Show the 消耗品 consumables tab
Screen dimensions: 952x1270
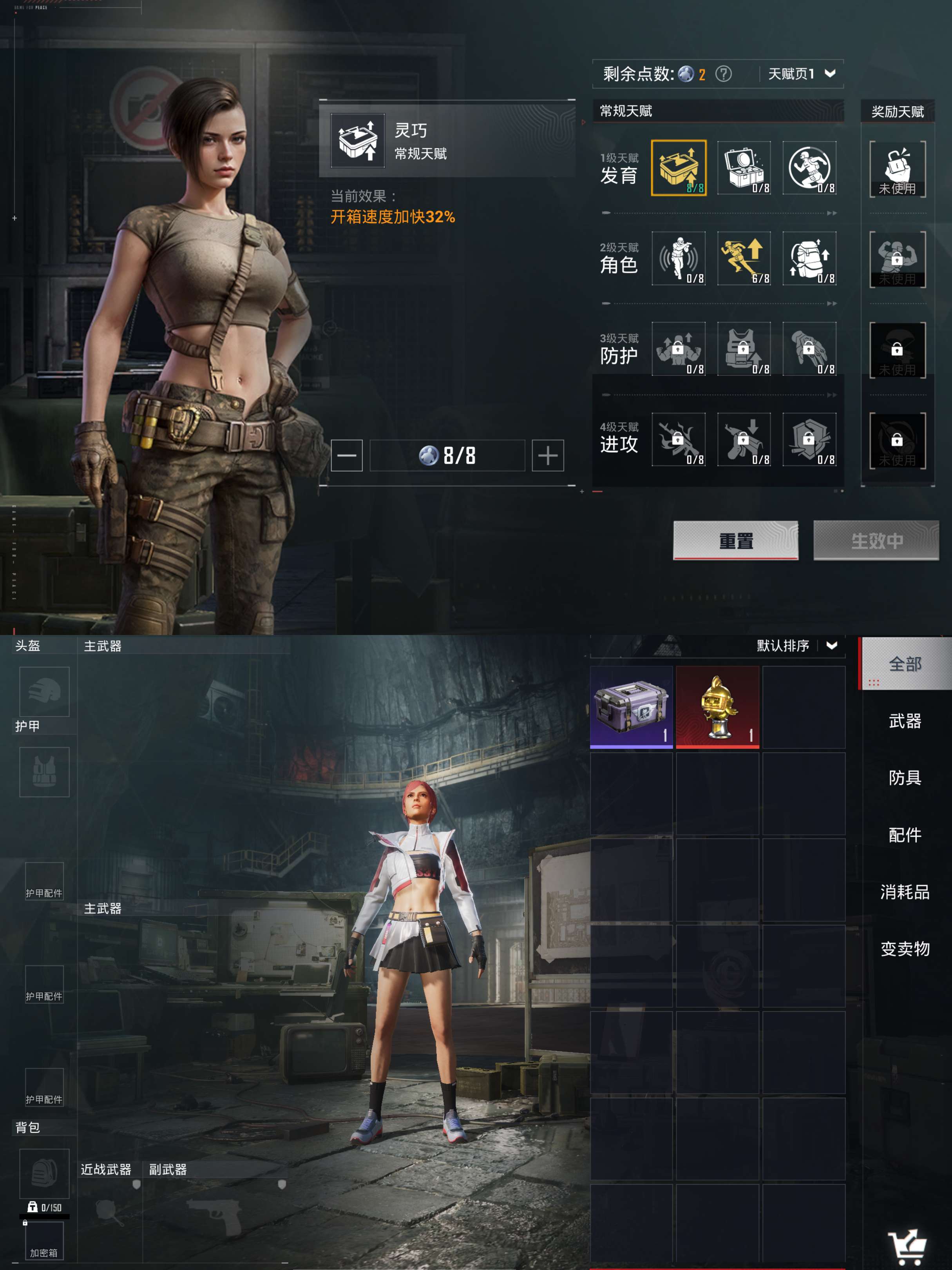point(904,892)
